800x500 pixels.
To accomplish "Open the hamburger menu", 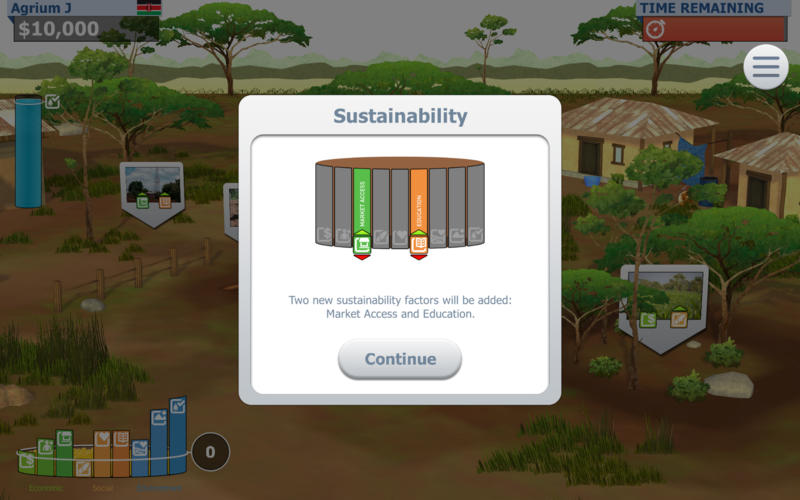I will (765, 67).
